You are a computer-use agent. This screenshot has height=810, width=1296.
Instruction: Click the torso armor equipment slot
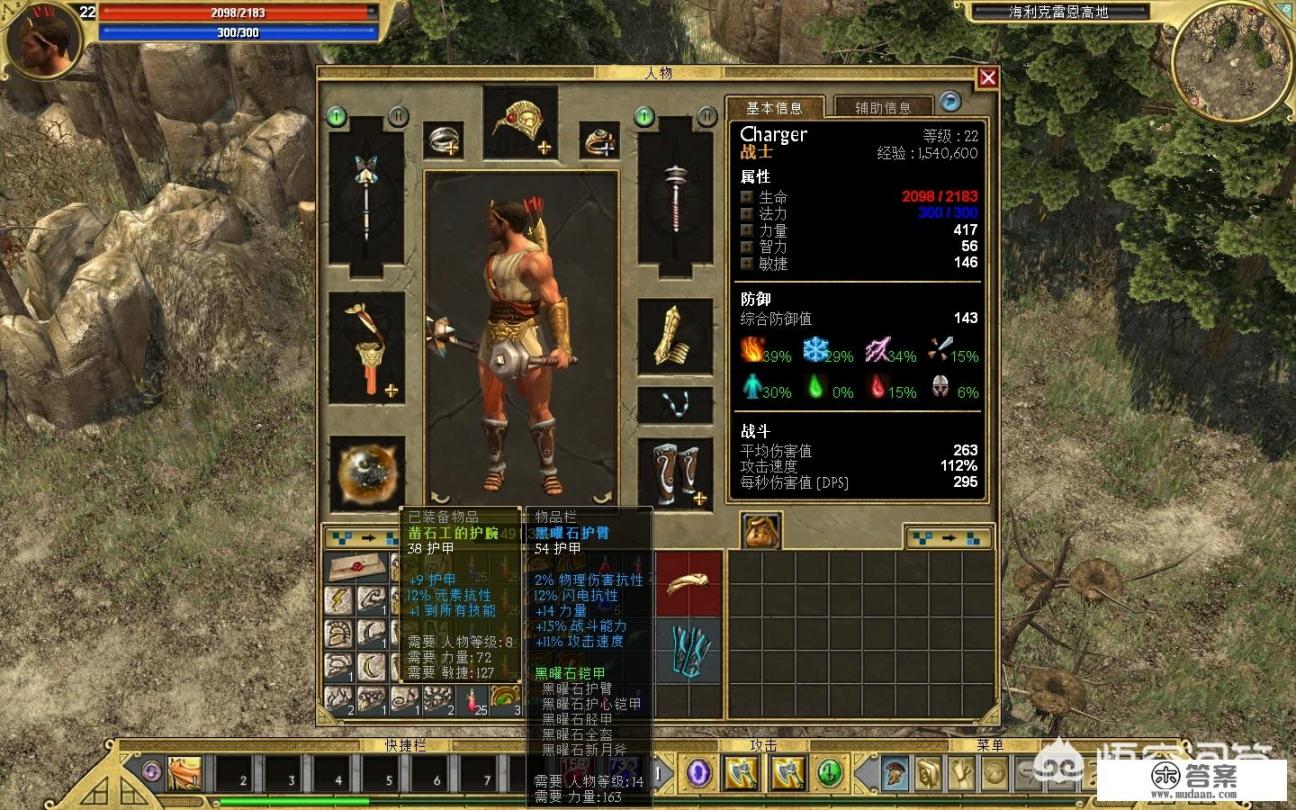click(x=366, y=347)
